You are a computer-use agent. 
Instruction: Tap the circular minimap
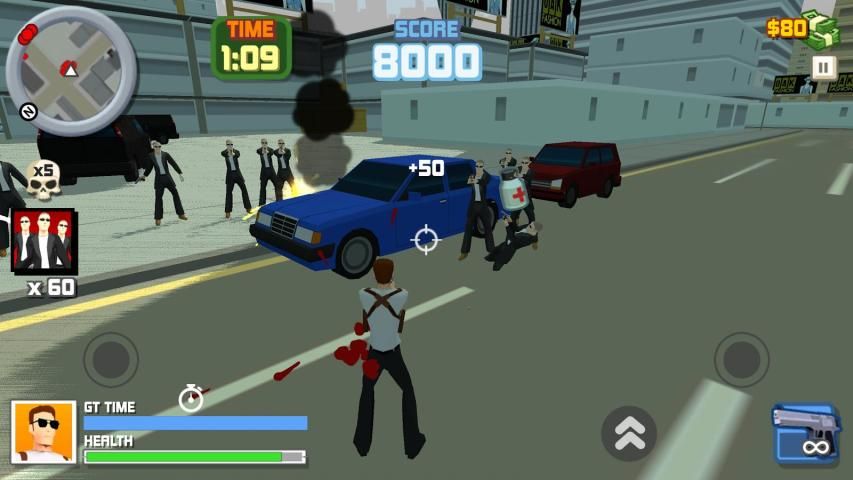pyautogui.click(x=69, y=70)
